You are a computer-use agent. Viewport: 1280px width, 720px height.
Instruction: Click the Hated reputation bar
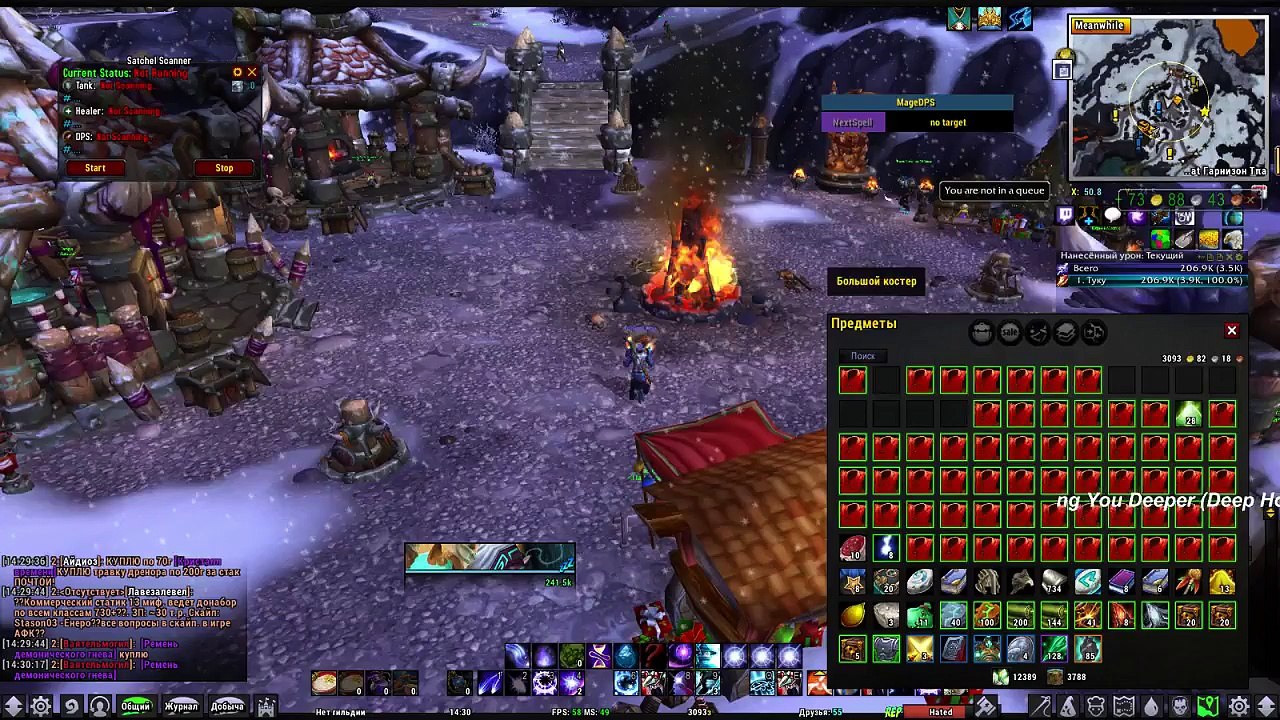[941, 712]
